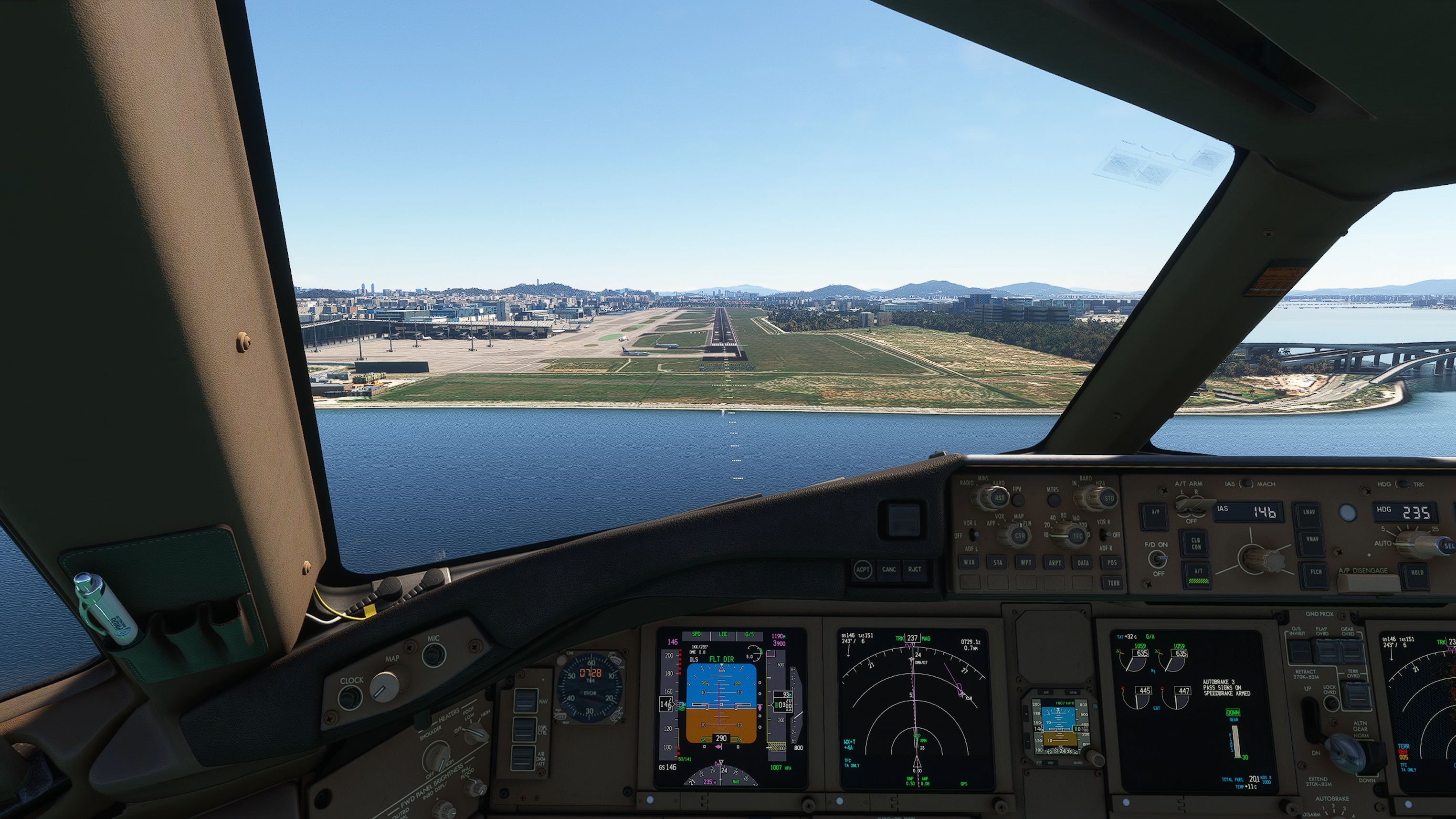Engage autopilot with the A/P button
Screen dimensions: 1456x819
point(1155,514)
